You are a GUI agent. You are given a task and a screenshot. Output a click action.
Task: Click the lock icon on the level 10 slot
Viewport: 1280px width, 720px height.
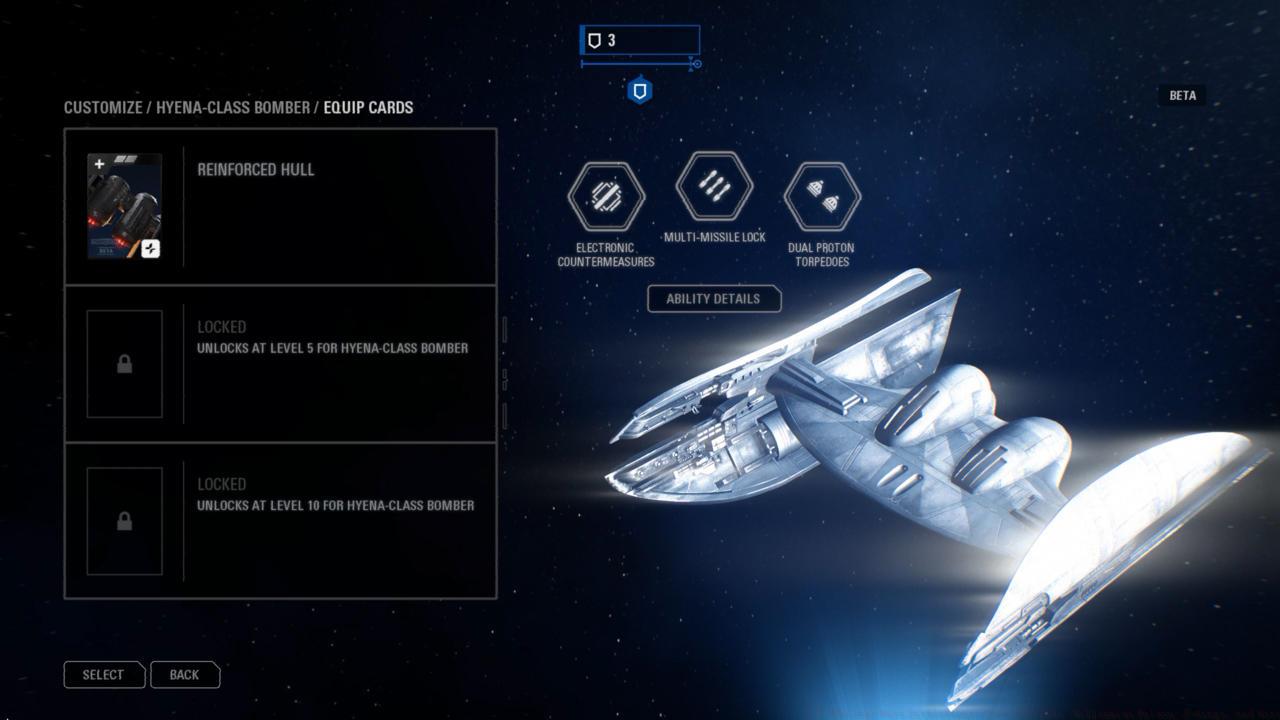[x=124, y=521]
